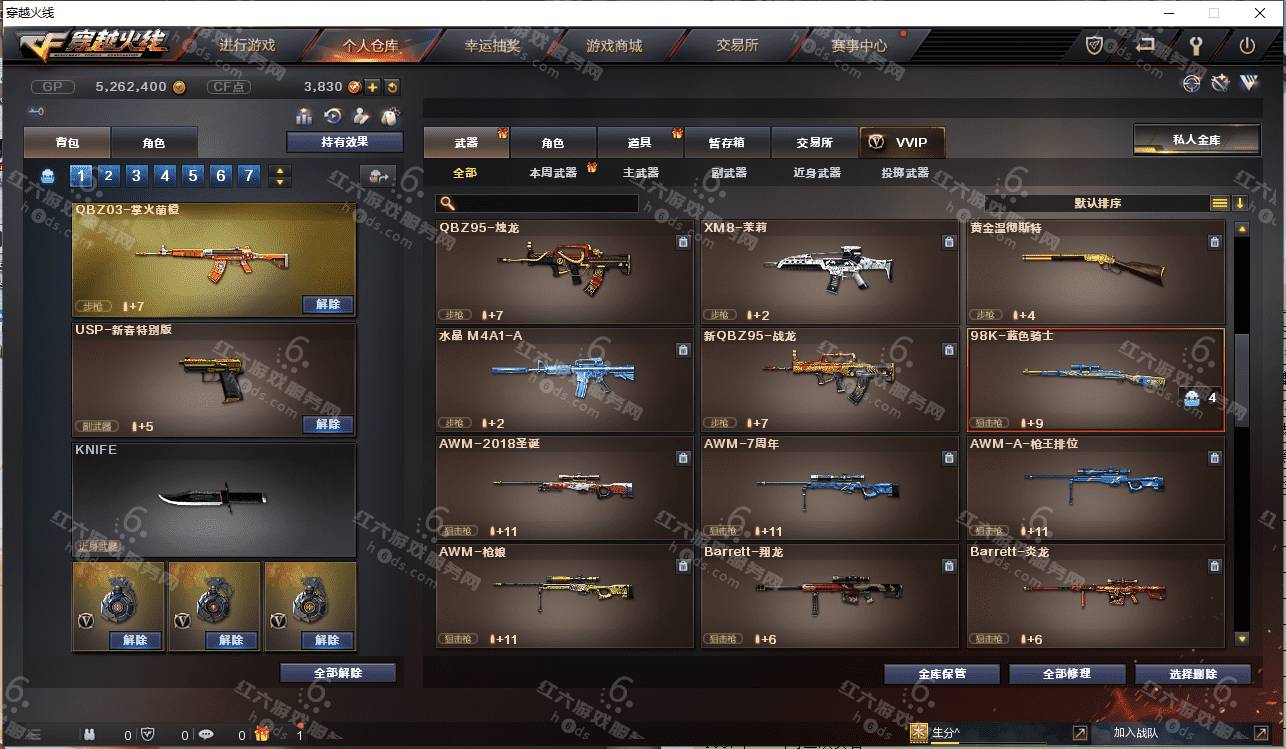1286x749 pixels.
Task: Open the VVIP tab
Action: click(901, 142)
